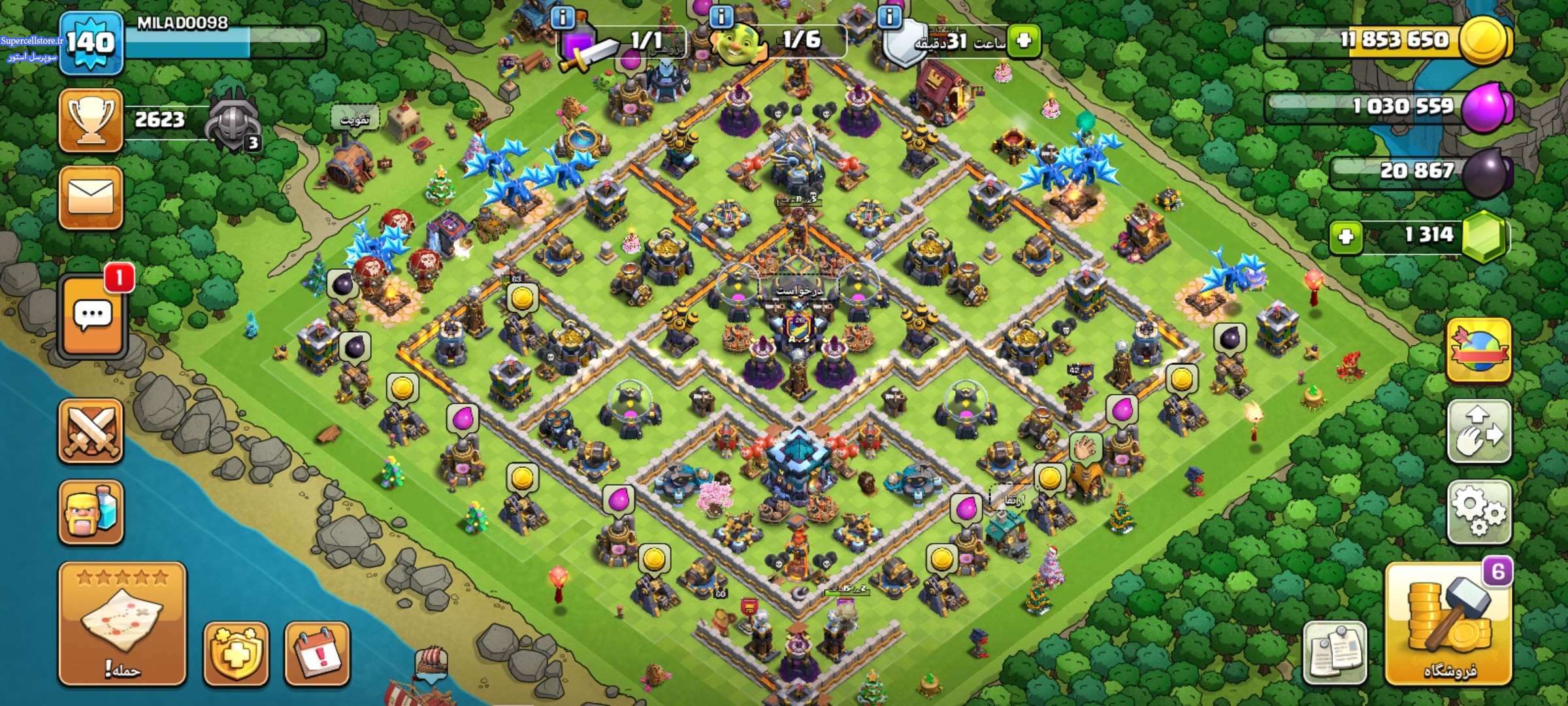Add shield time with the green plus
Screen dimensions: 1568x706
pyautogui.click(x=1023, y=41)
